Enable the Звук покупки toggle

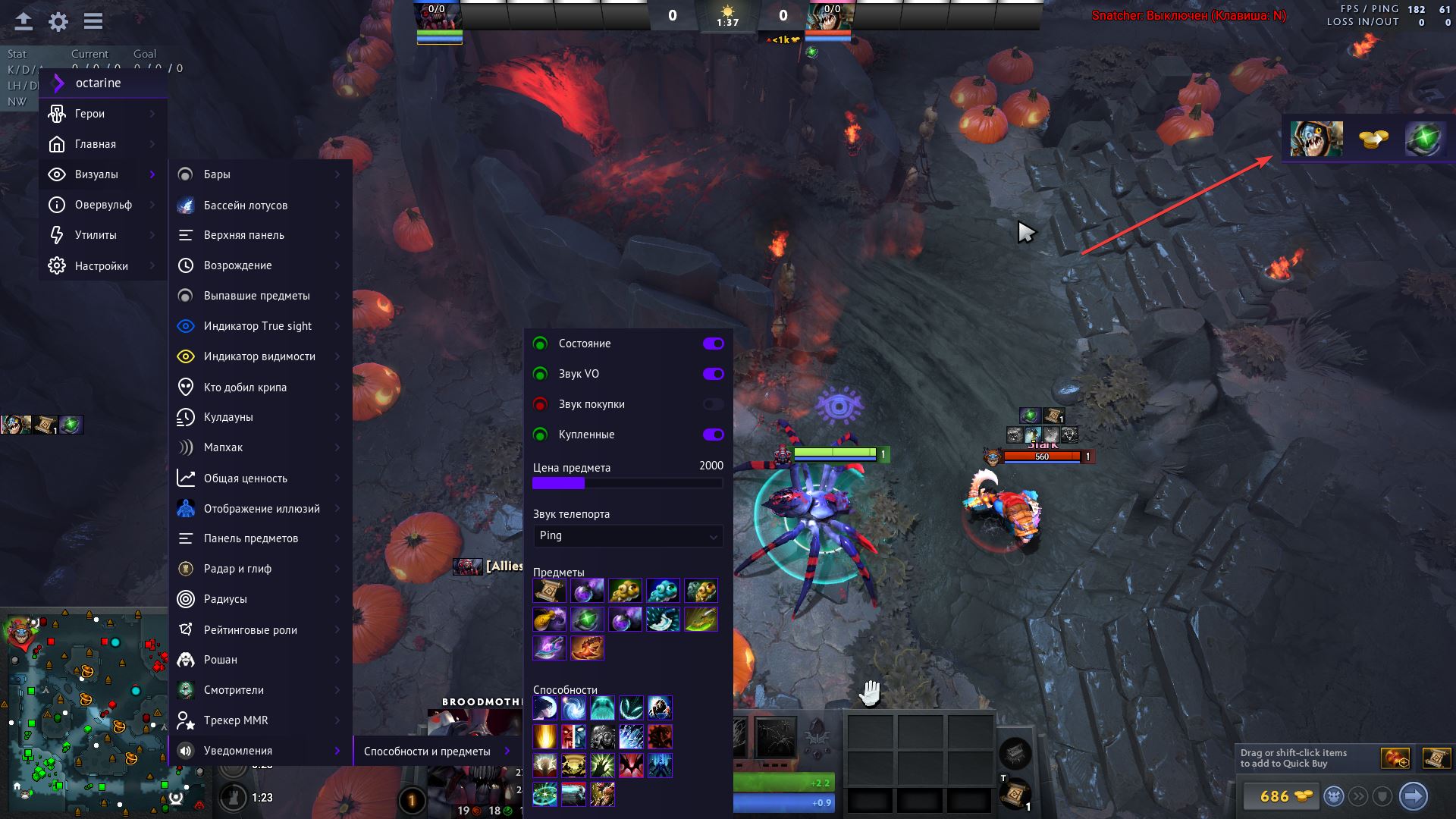[713, 404]
